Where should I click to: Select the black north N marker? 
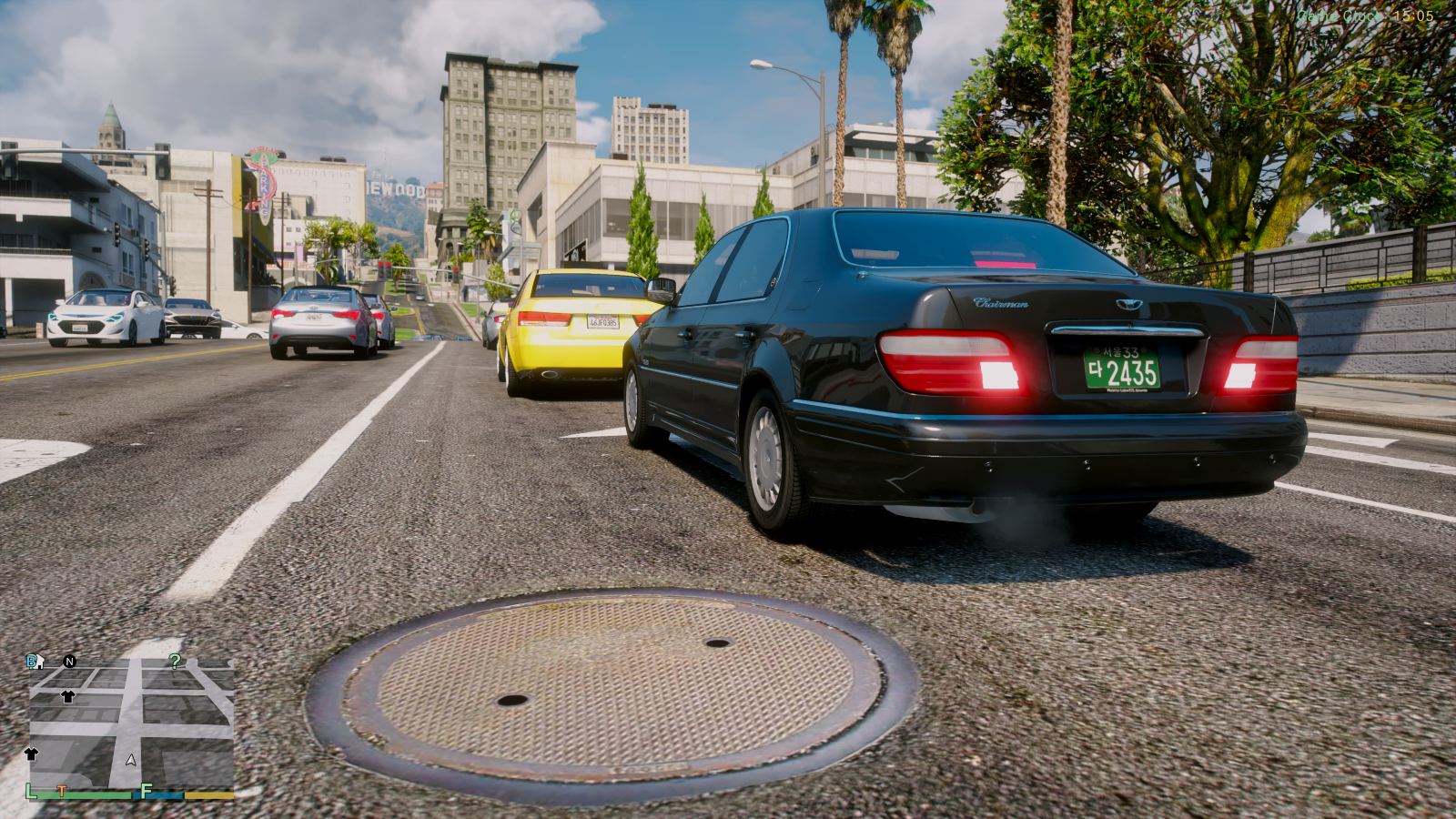tap(70, 662)
